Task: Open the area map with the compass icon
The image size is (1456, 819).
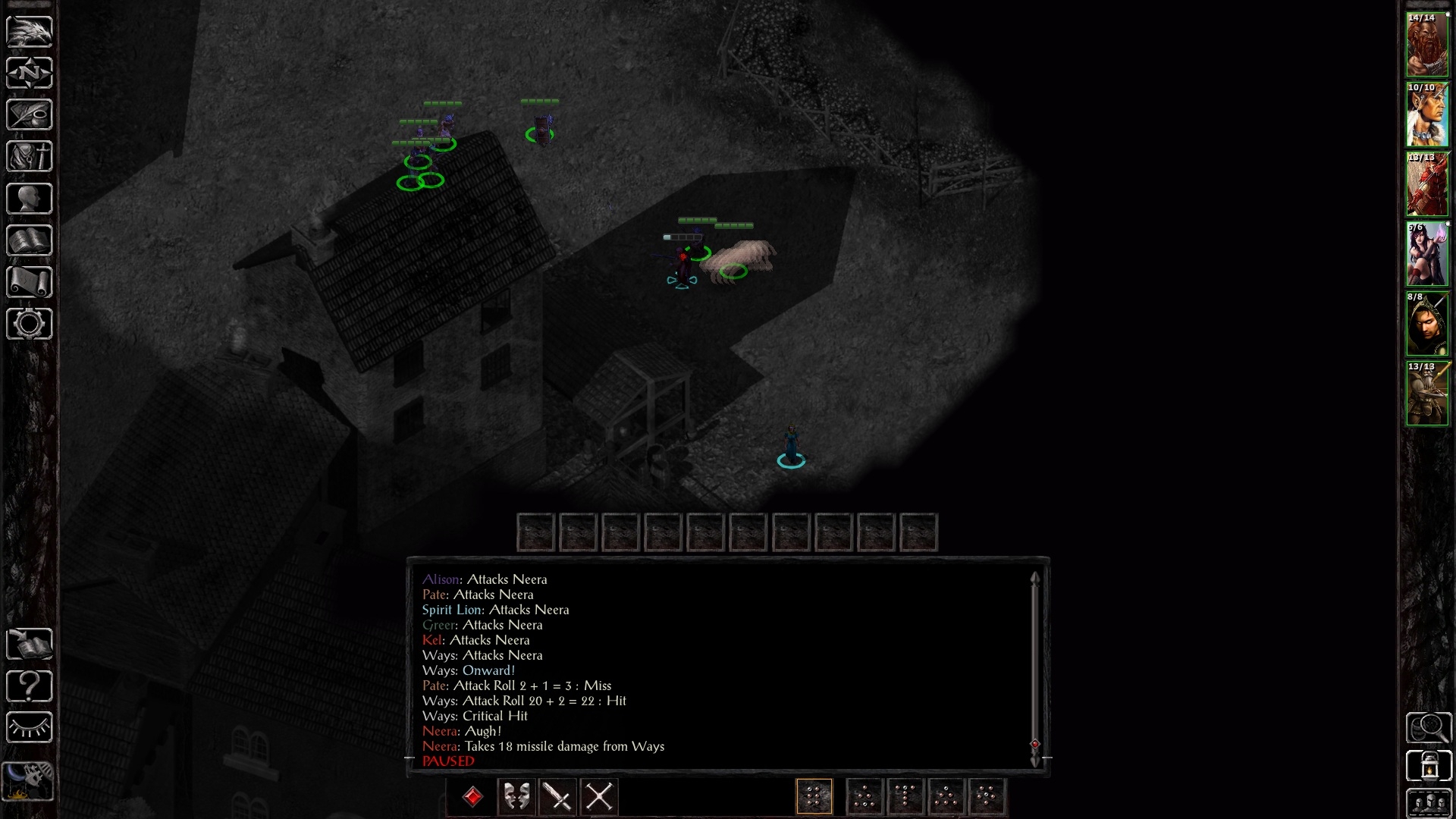Action: pyautogui.click(x=29, y=74)
